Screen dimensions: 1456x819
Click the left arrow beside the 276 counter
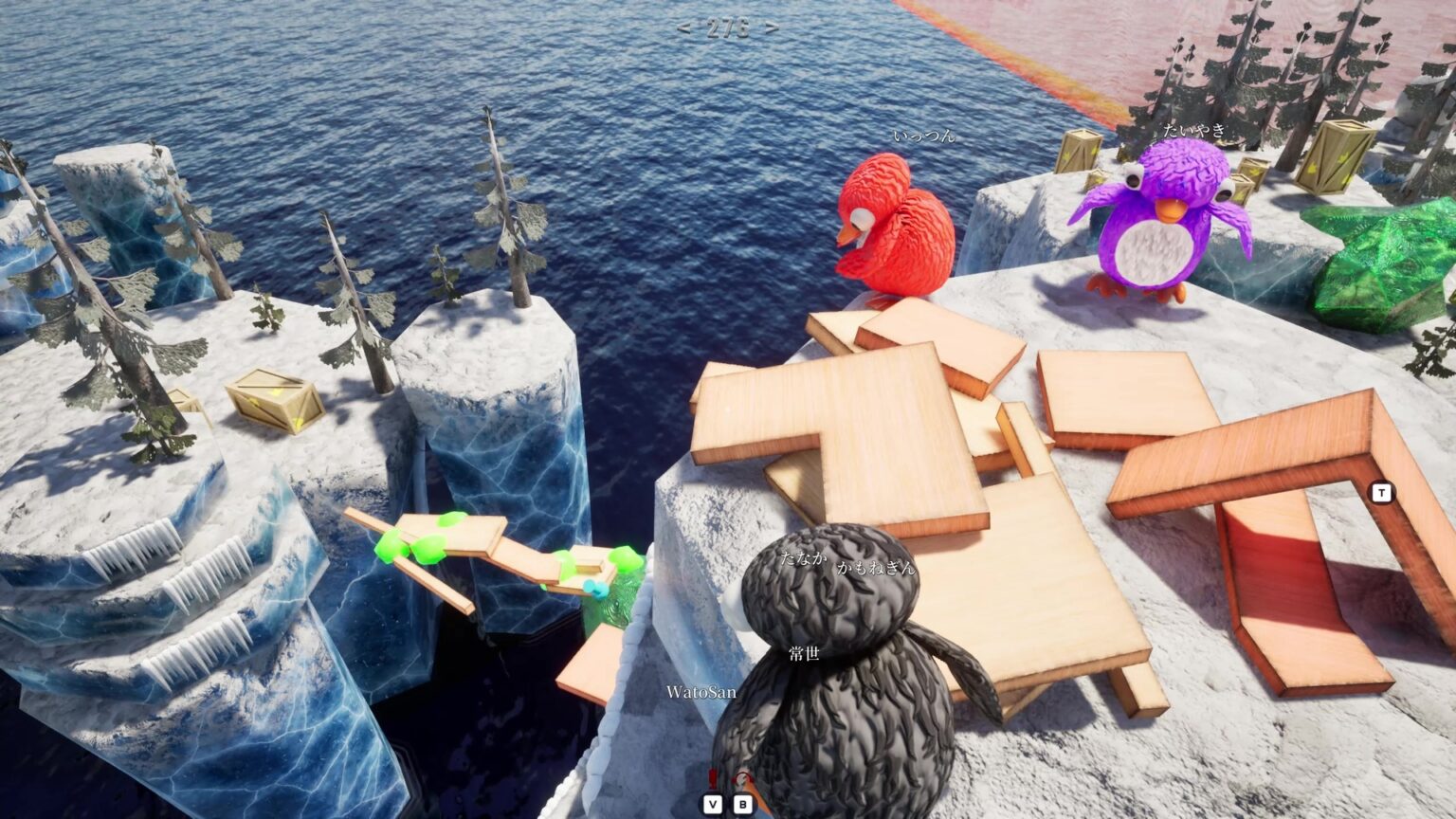coord(686,26)
